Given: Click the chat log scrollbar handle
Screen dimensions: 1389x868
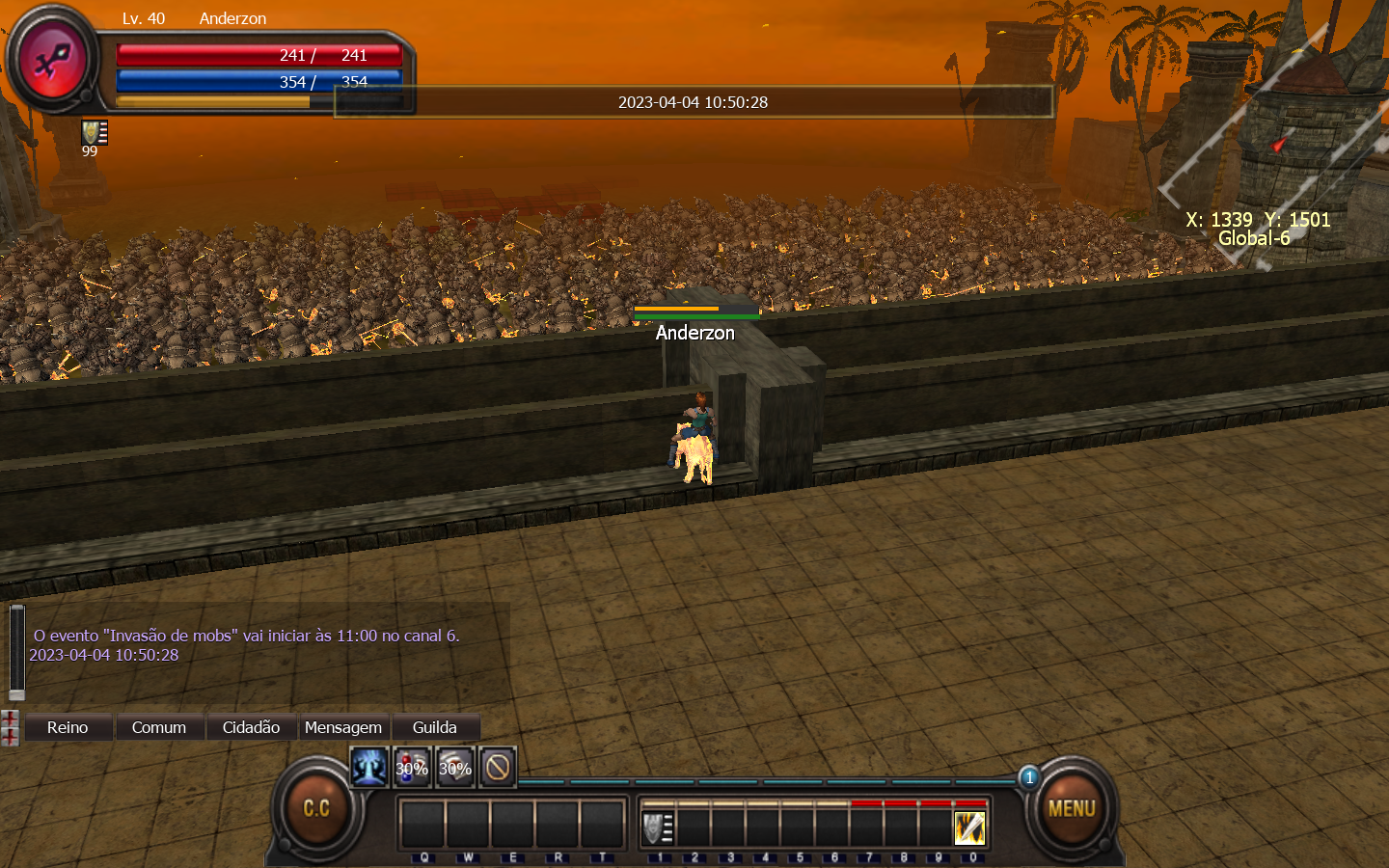Looking at the screenshot, I should click(16, 651).
